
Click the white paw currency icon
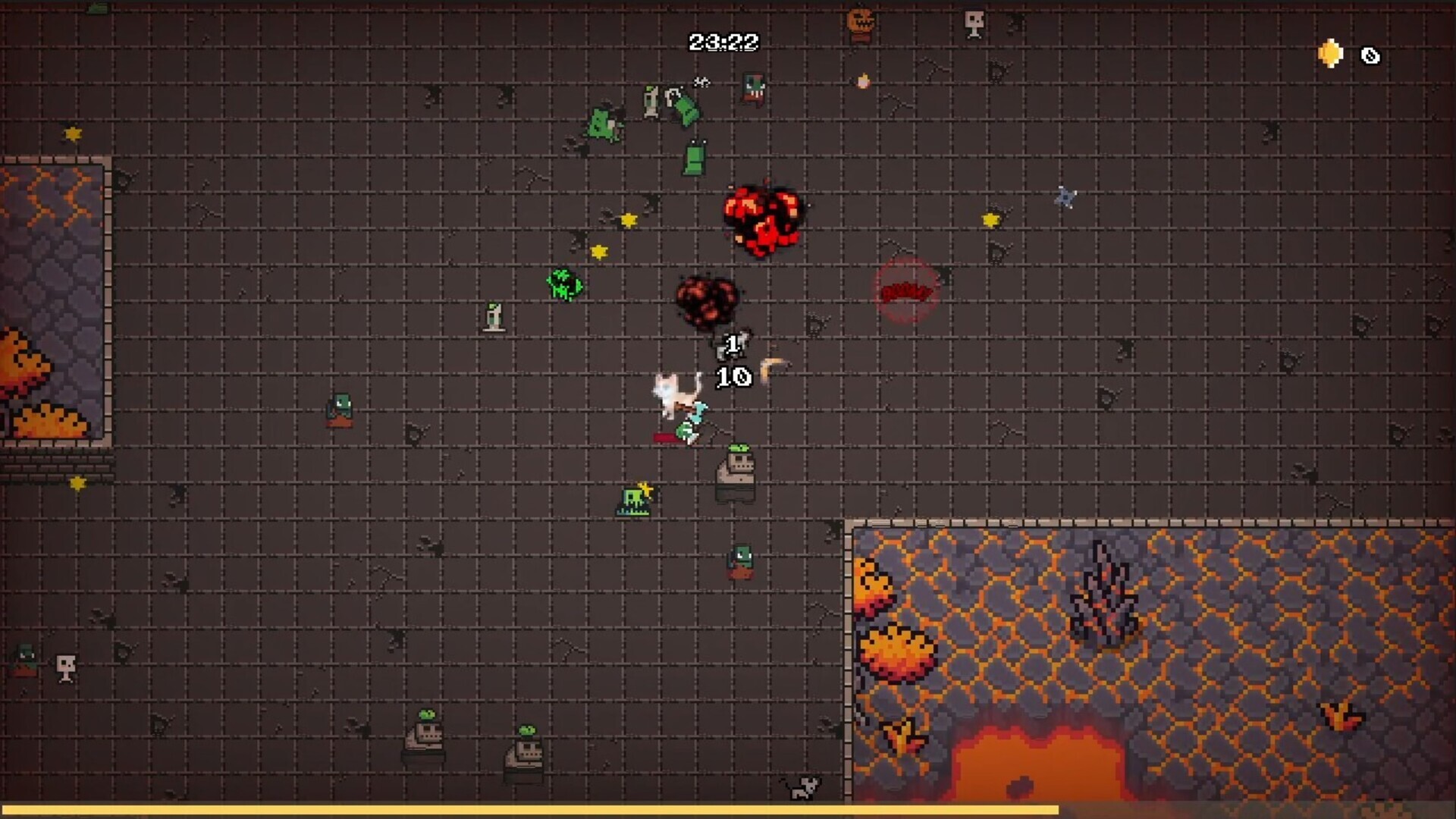[1370, 55]
